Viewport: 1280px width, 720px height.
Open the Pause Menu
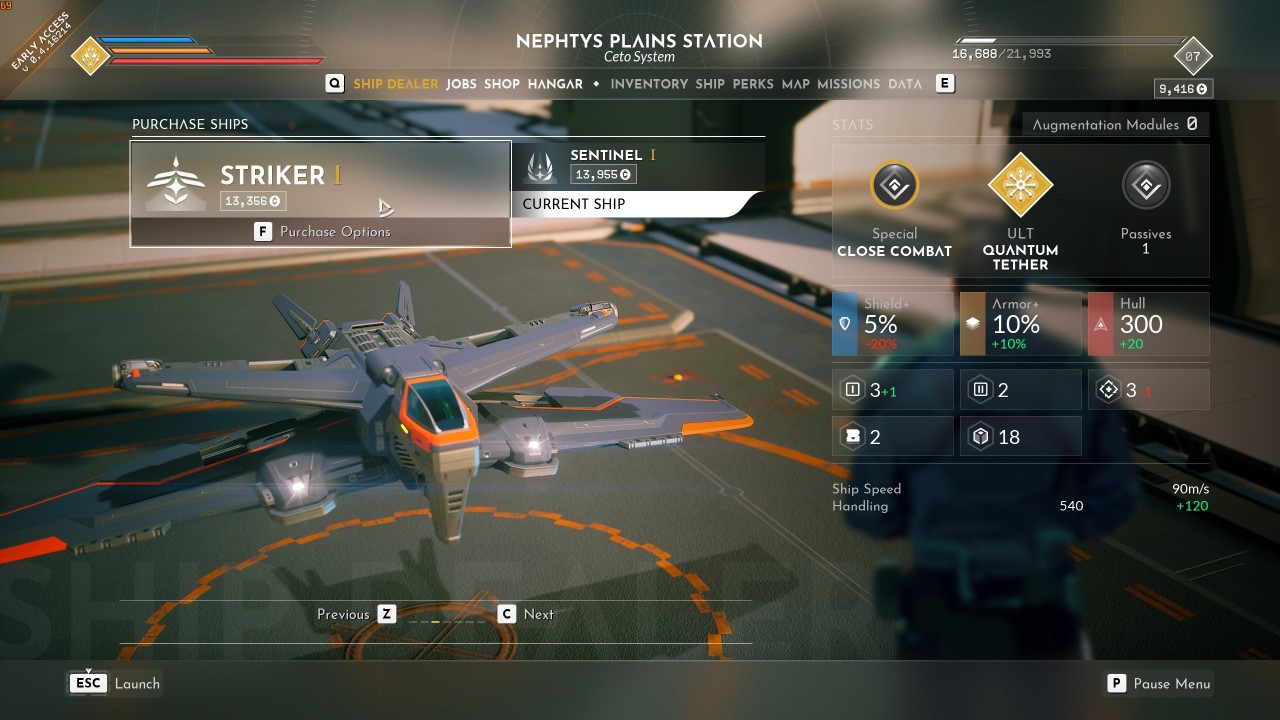pyautogui.click(x=1159, y=684)
